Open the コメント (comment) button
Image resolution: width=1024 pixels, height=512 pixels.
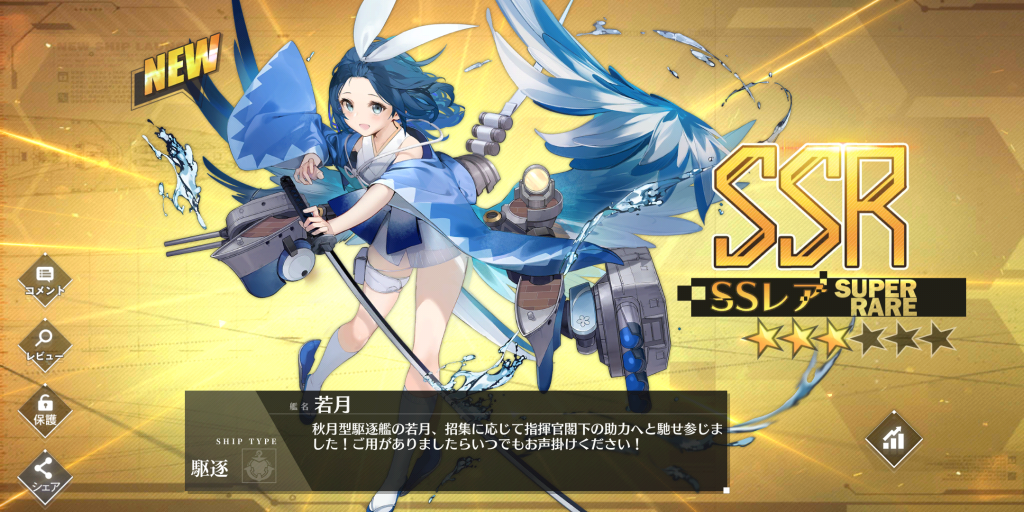[44, 277]
